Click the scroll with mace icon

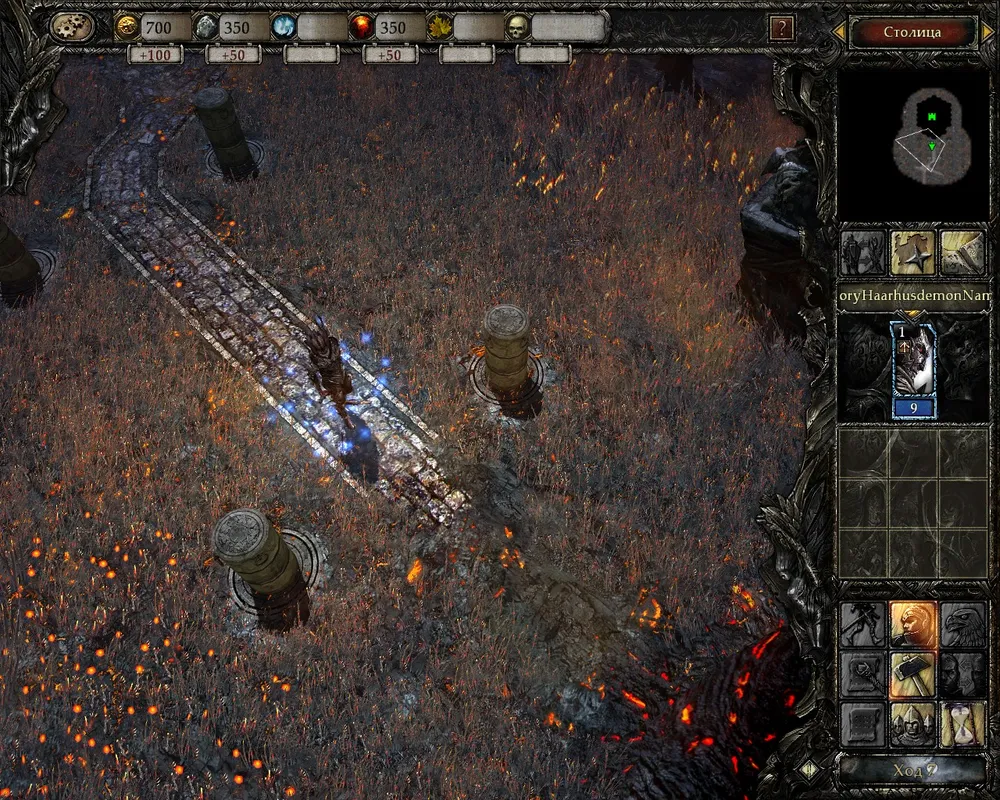pos(862,674)
